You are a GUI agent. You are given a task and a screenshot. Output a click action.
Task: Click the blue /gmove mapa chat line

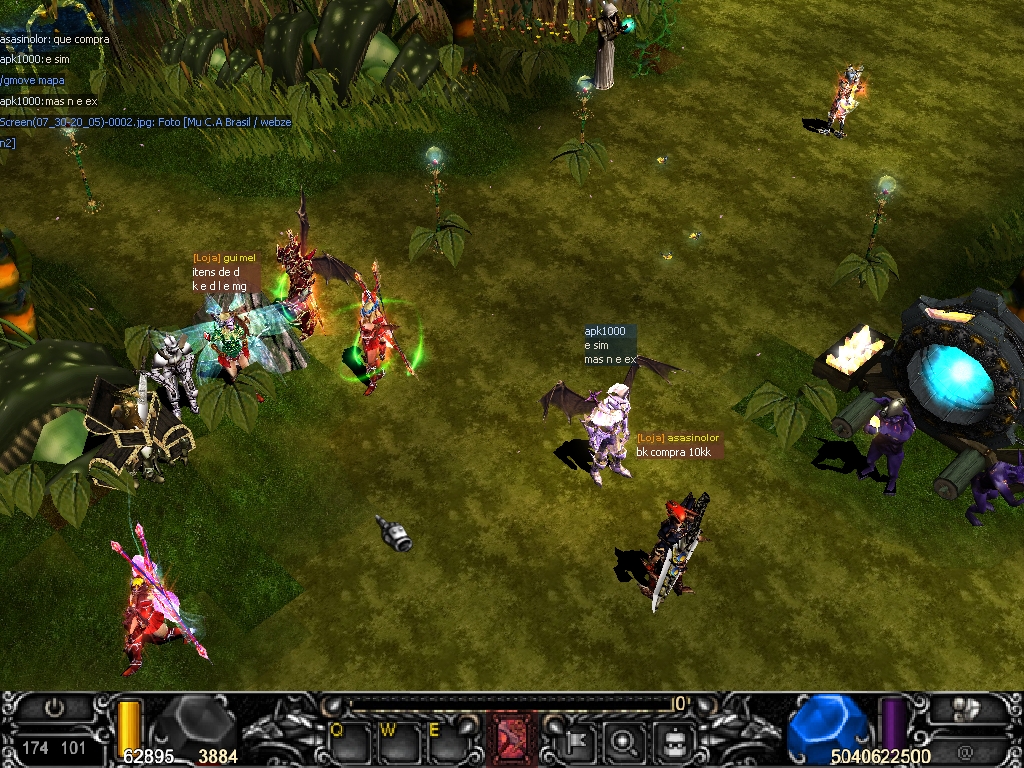pyautogui.click(x=34, y=80)
